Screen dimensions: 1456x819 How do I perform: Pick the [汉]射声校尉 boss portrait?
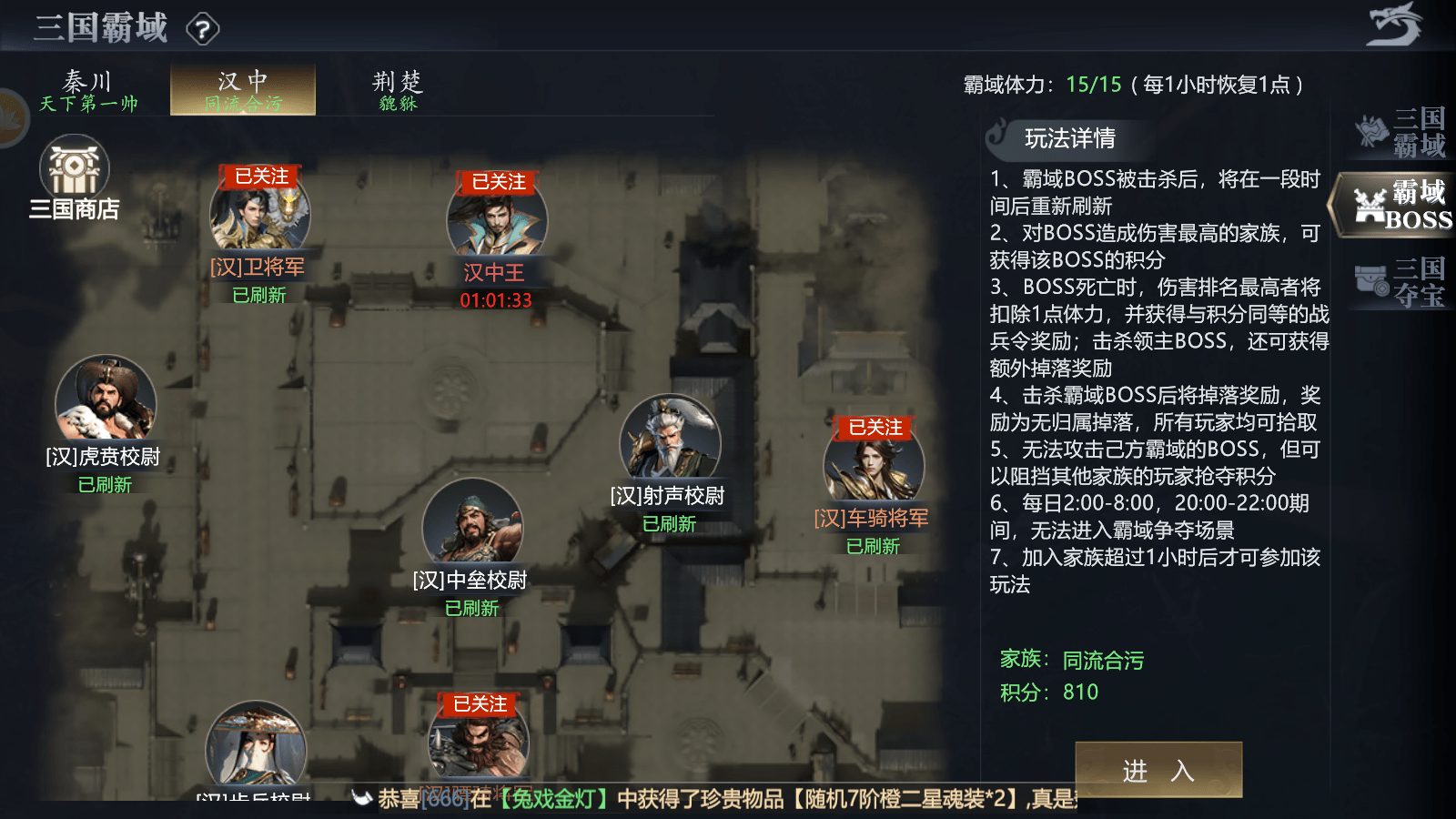point(670,440)
